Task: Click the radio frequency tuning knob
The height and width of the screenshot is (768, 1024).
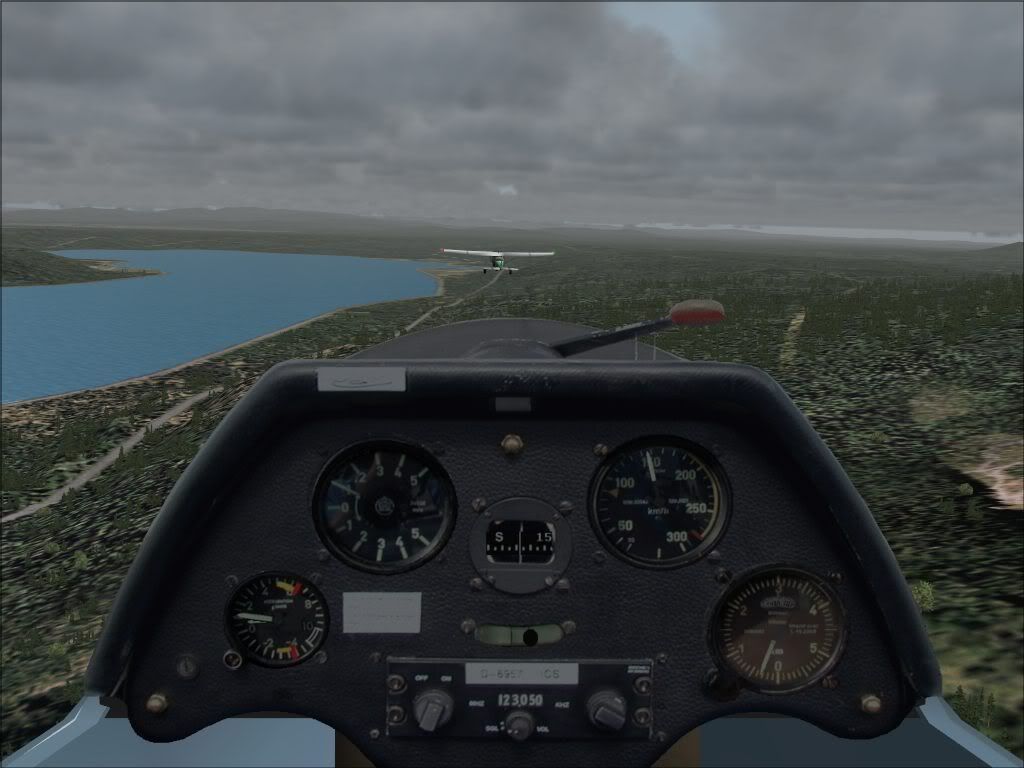Action: click(606, 709)
